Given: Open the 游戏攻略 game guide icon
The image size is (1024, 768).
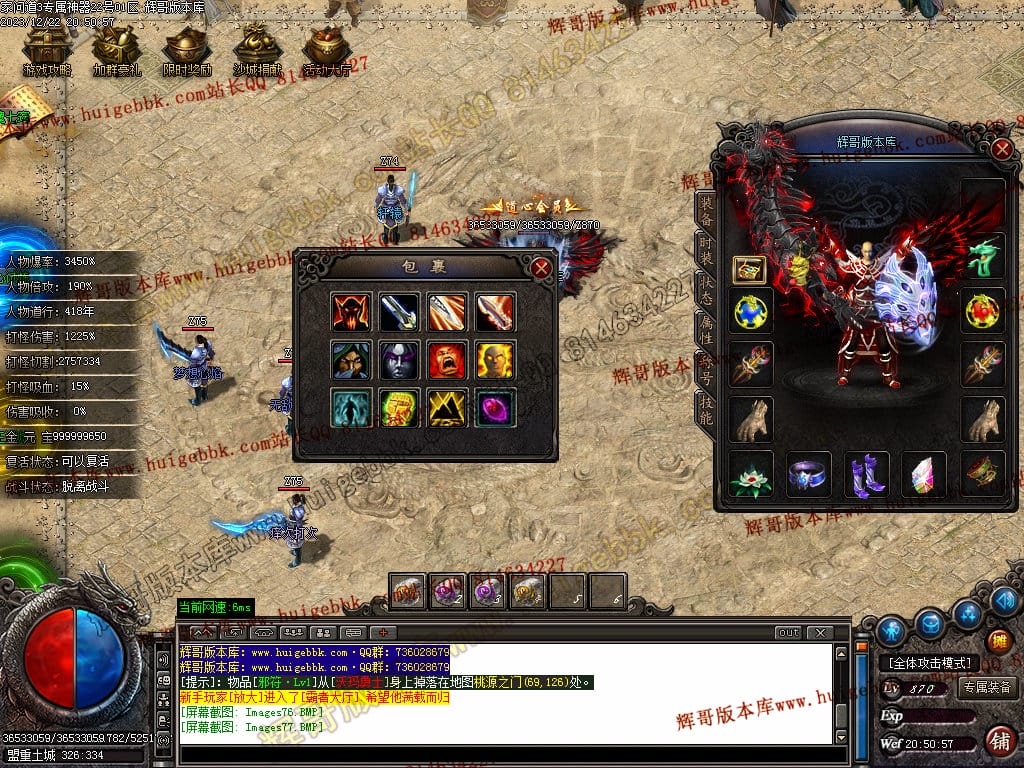Looking at the screenshot, I should click(47, 50).
